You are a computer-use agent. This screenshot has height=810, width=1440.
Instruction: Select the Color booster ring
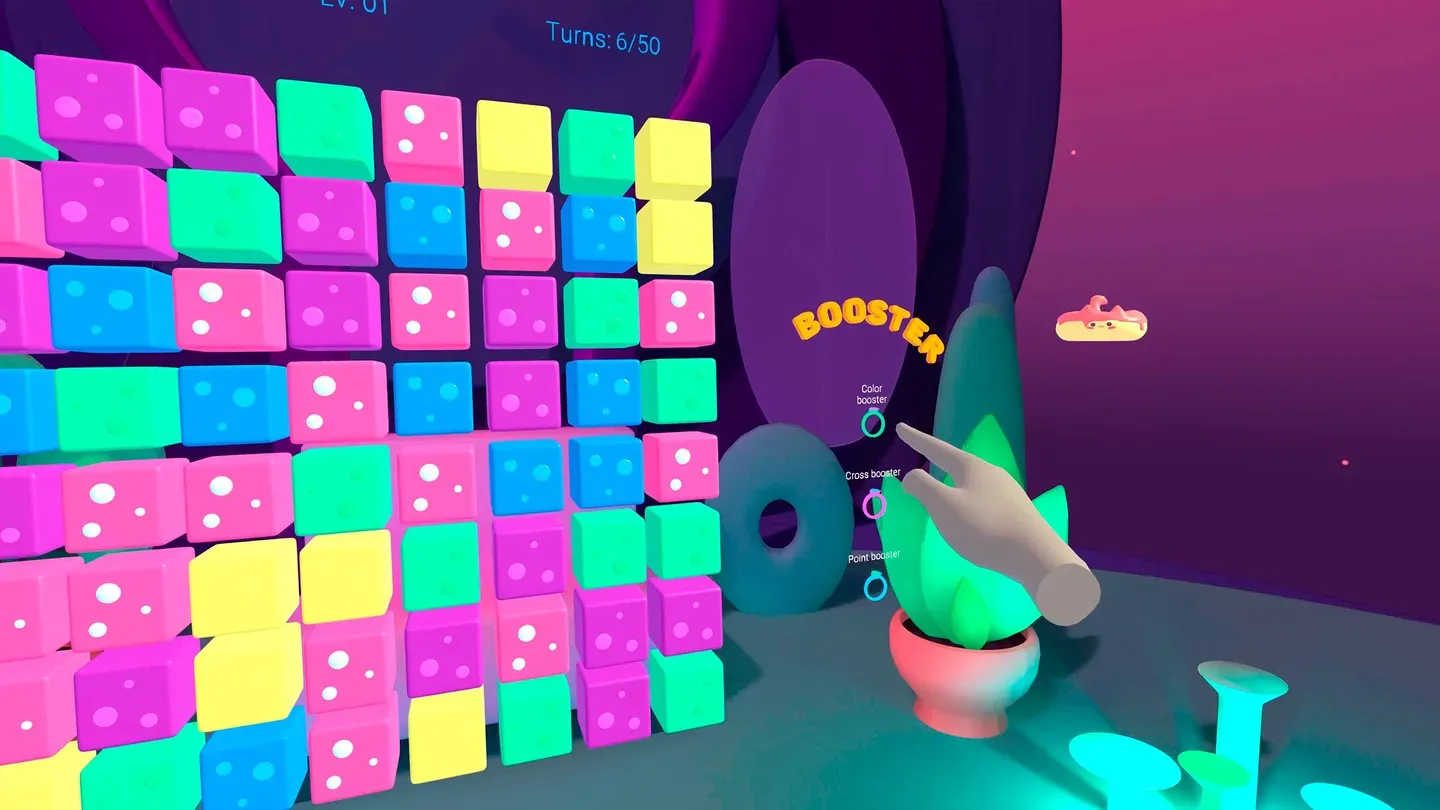click(874, 426)
